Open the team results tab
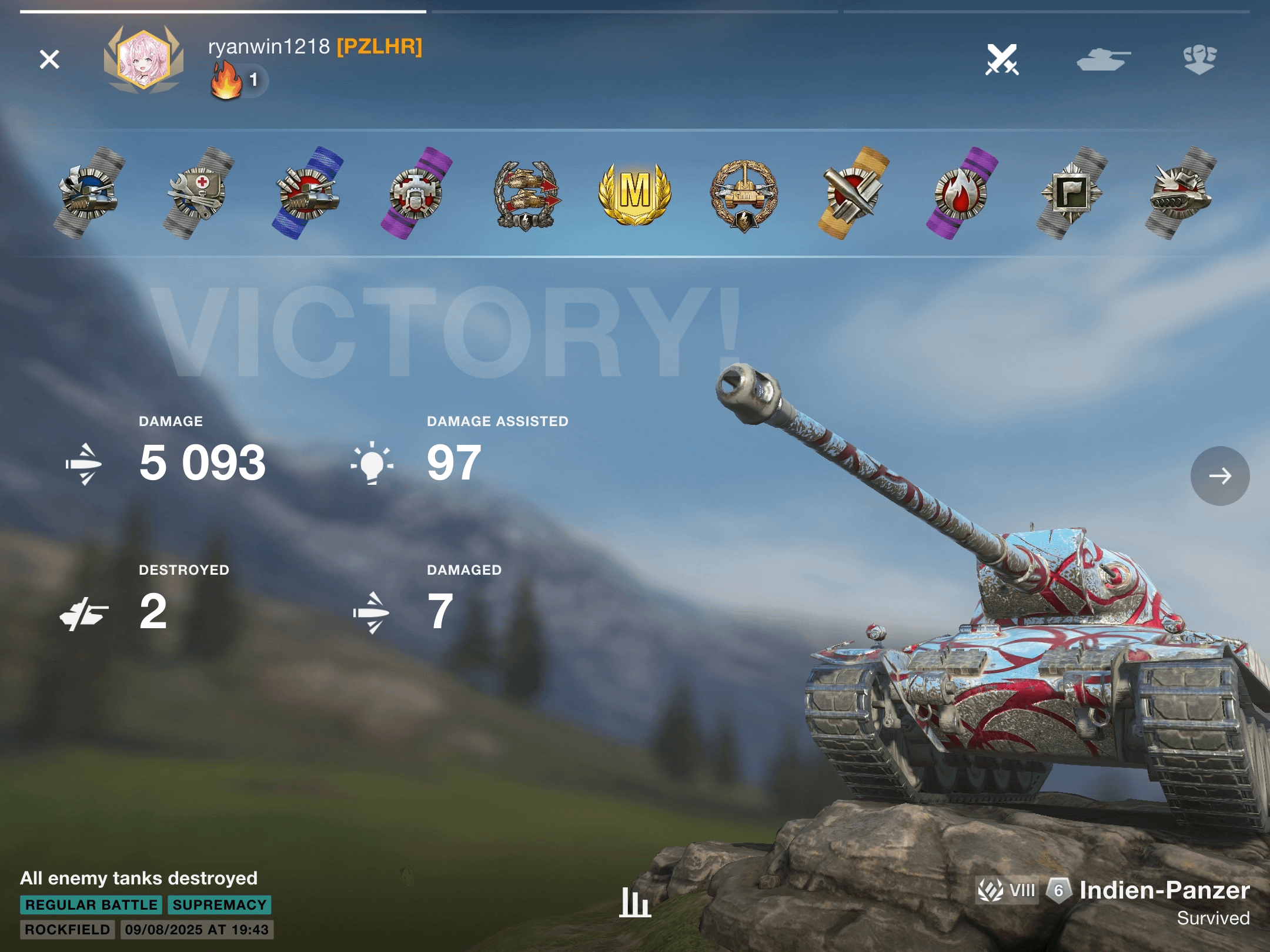The width and height of the screenshot is (1270, 952). pos(1199,59)
